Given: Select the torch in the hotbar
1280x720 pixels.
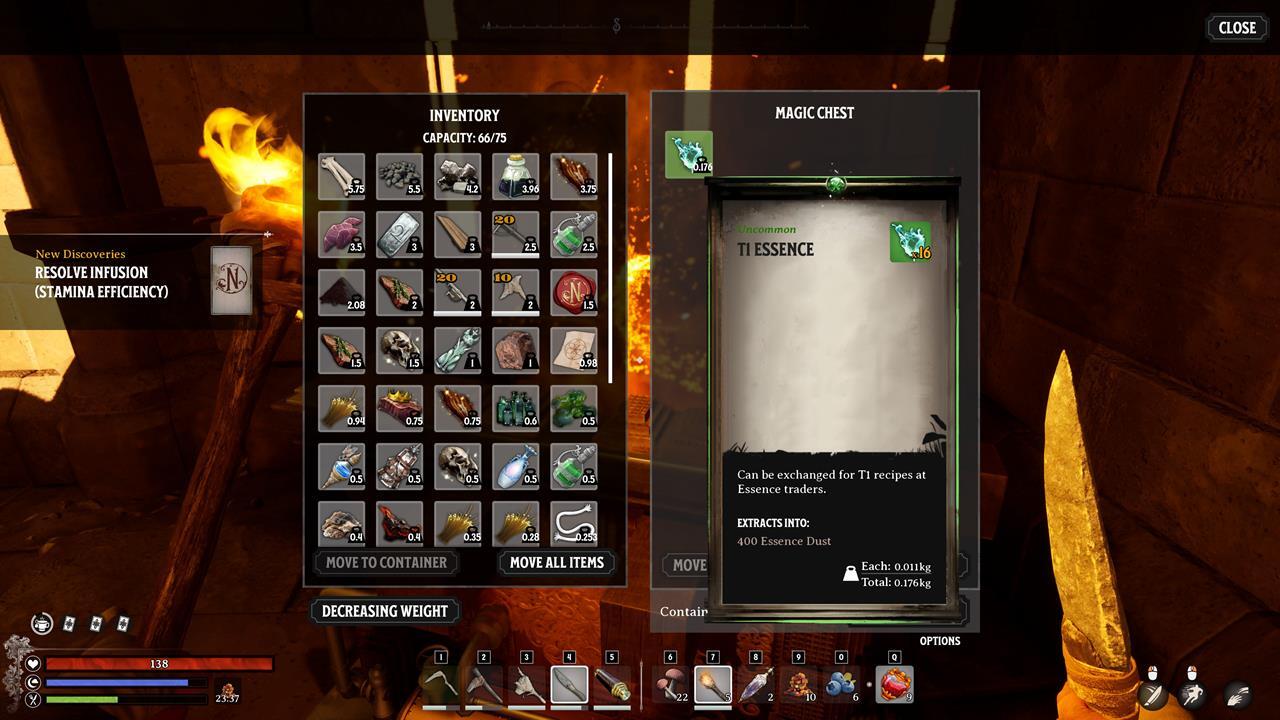Looking at the screenshot, I should 713,685.
